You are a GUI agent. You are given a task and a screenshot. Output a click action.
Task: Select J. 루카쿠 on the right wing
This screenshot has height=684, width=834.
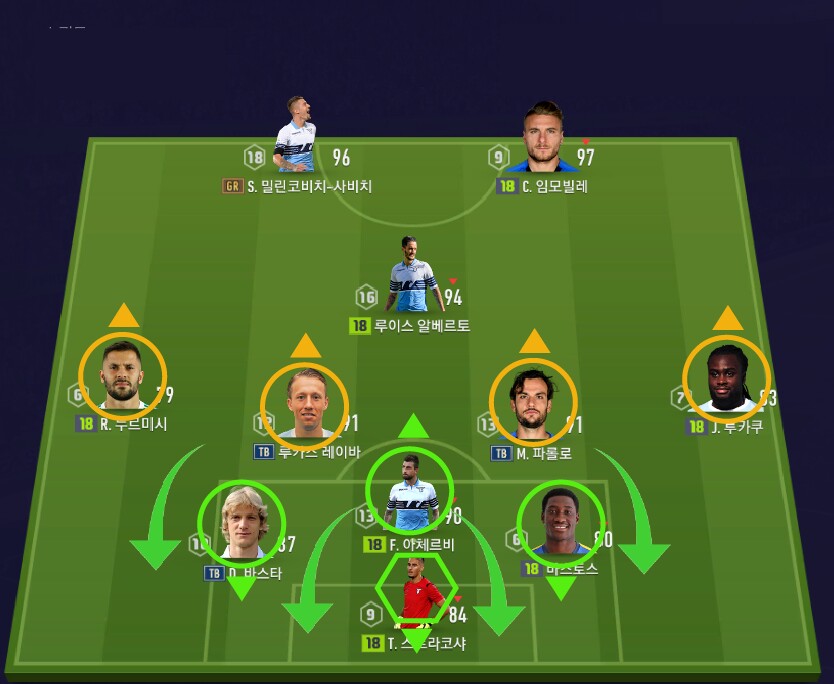click(x=726, y=377)
